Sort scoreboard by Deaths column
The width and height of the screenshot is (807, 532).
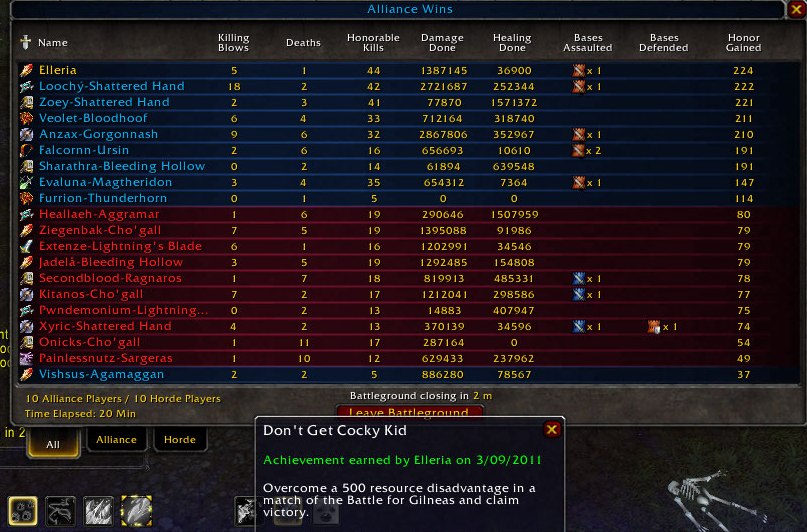303,43
